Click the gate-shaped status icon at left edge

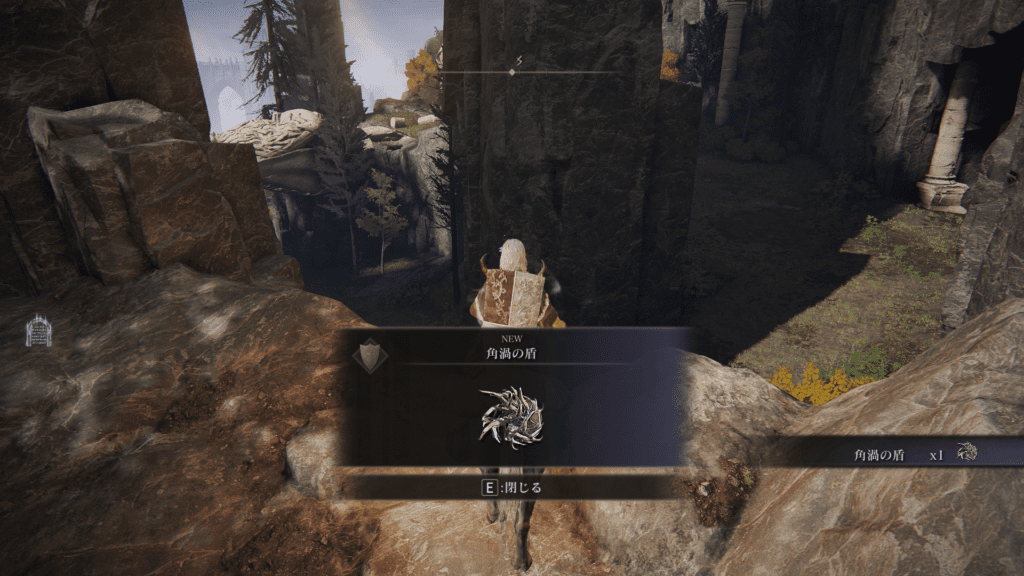[x=38, y=330]
